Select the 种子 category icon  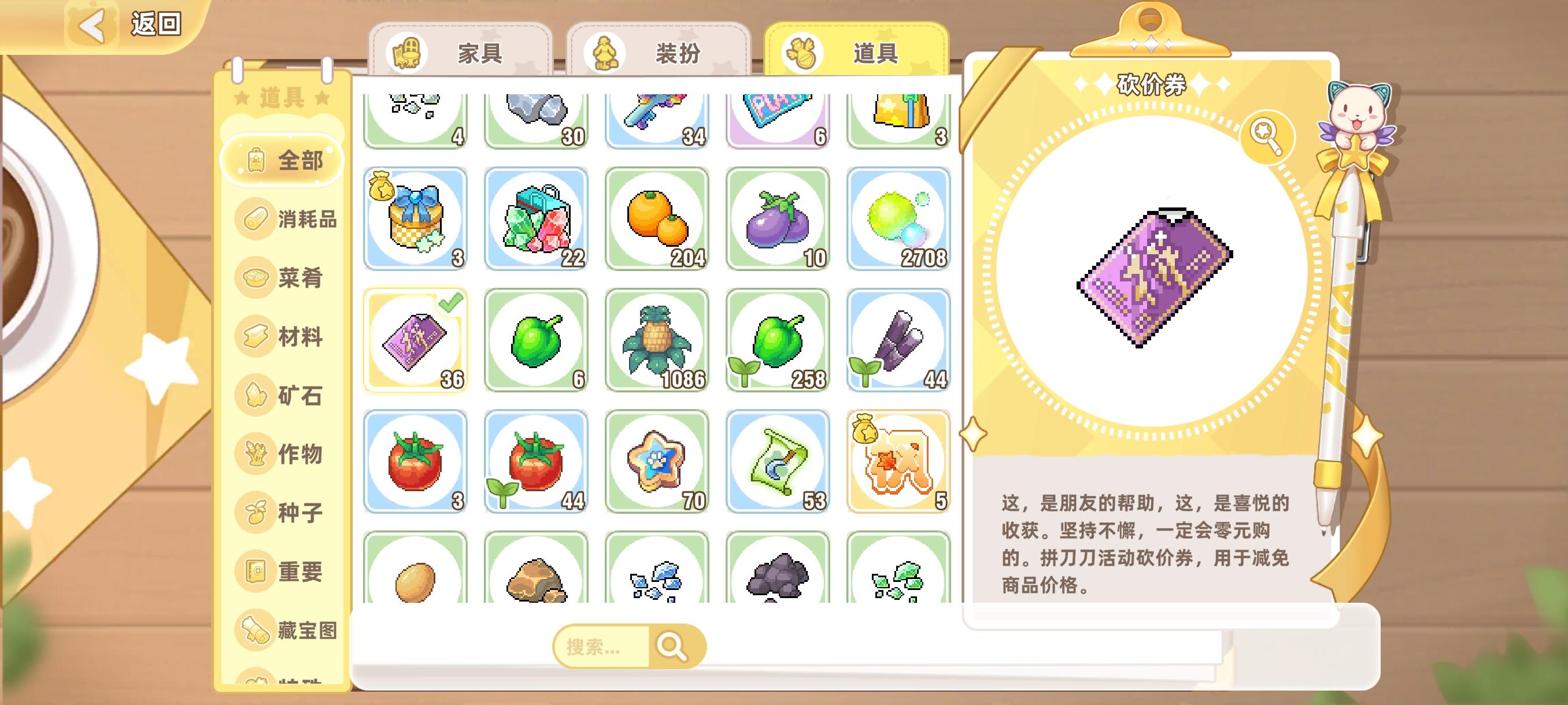pos(286,511)
